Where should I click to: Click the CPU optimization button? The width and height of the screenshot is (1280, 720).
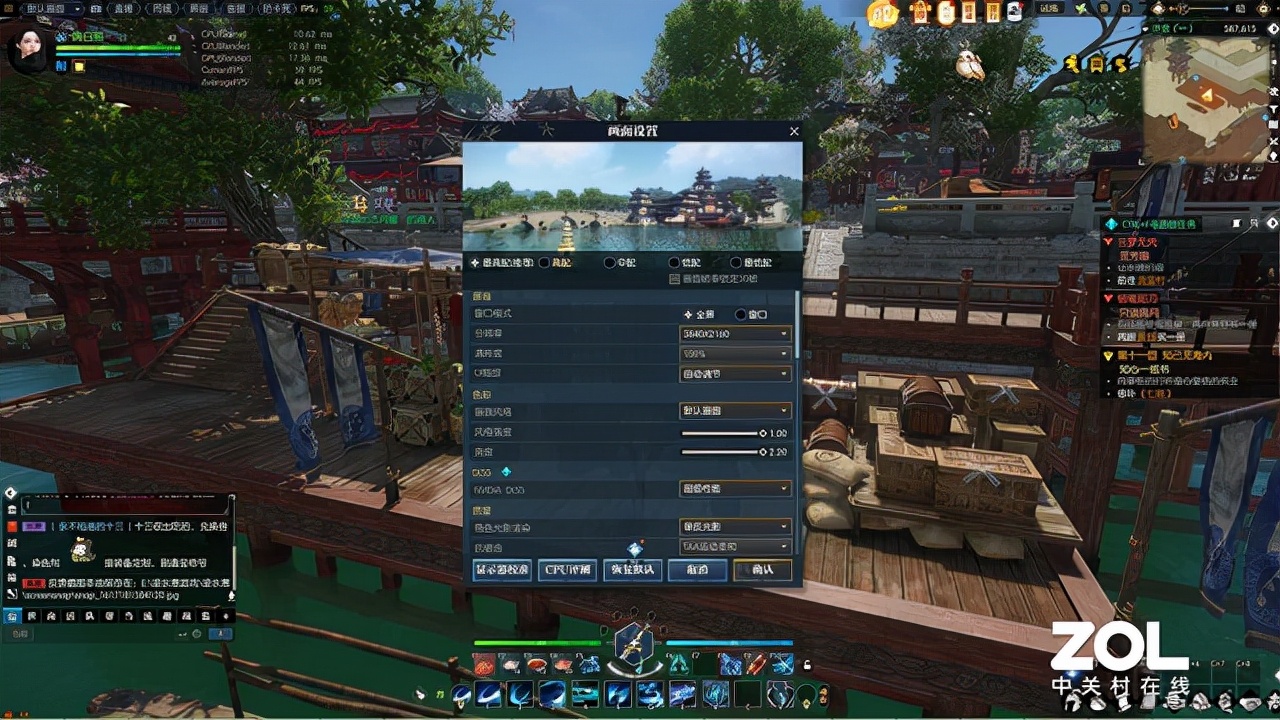pos(567,570)
